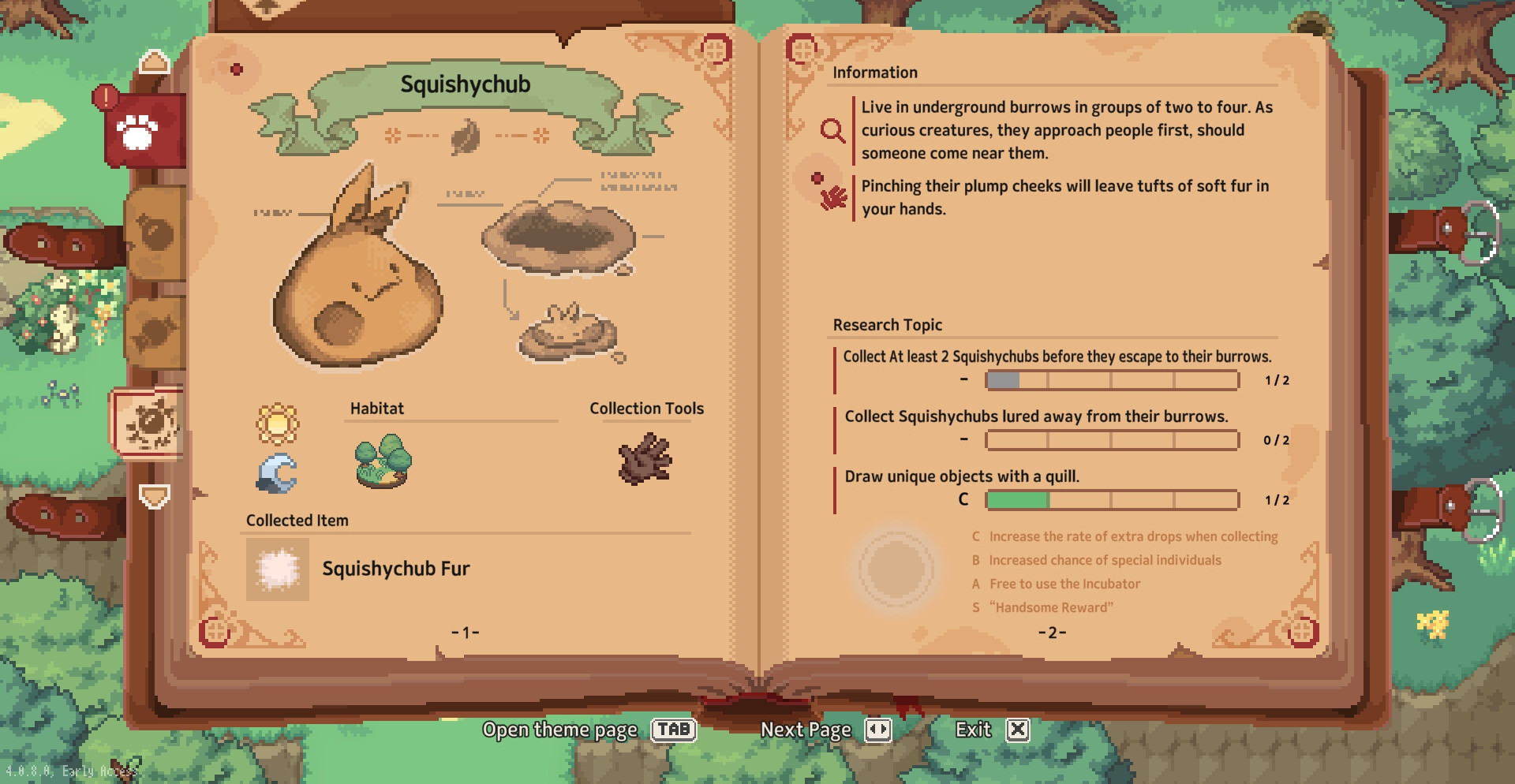Click the forest habitat icon

pos(383,461)
